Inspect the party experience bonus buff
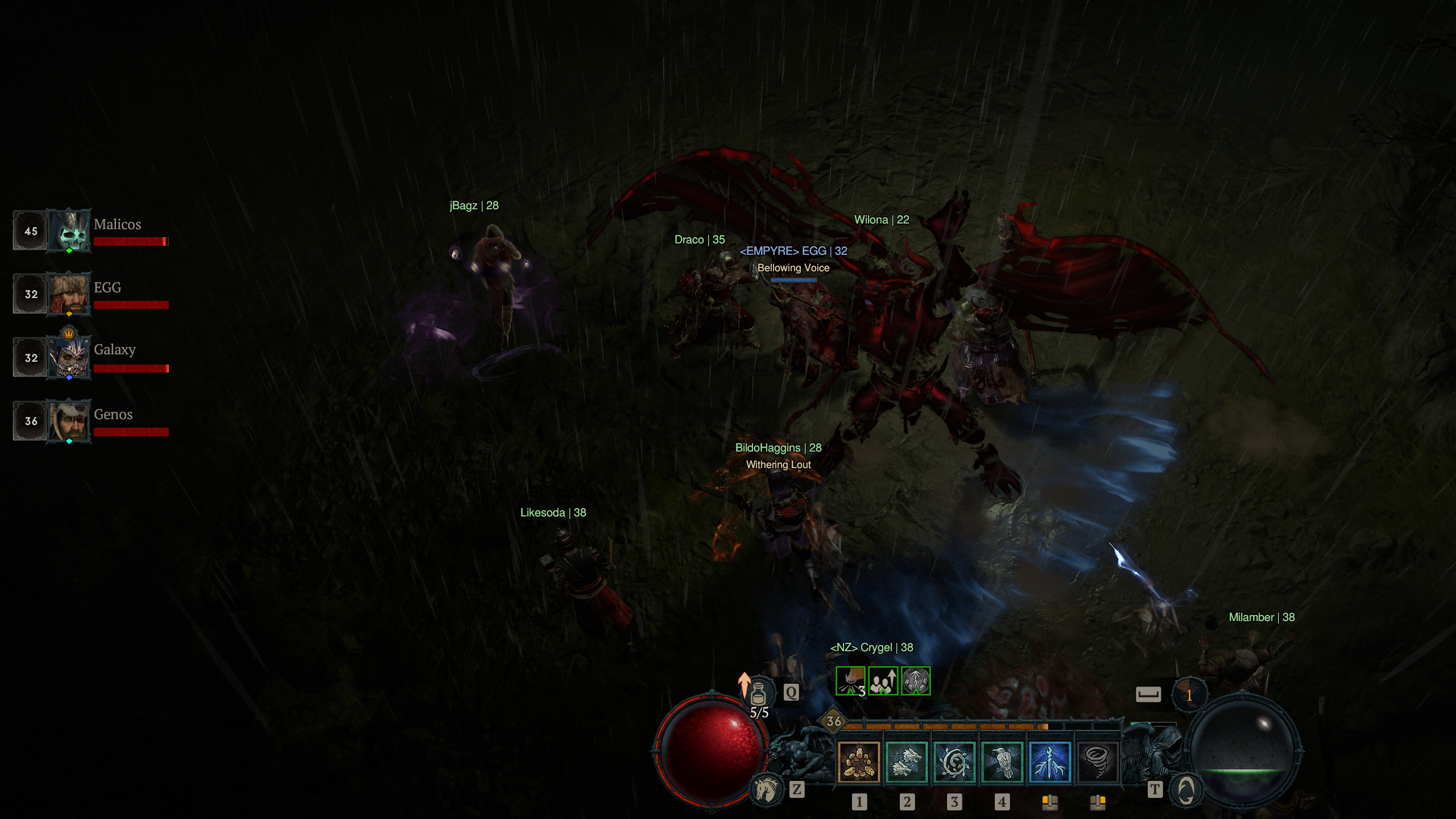Screen dimensions: 1456x819 click(883, 681)
